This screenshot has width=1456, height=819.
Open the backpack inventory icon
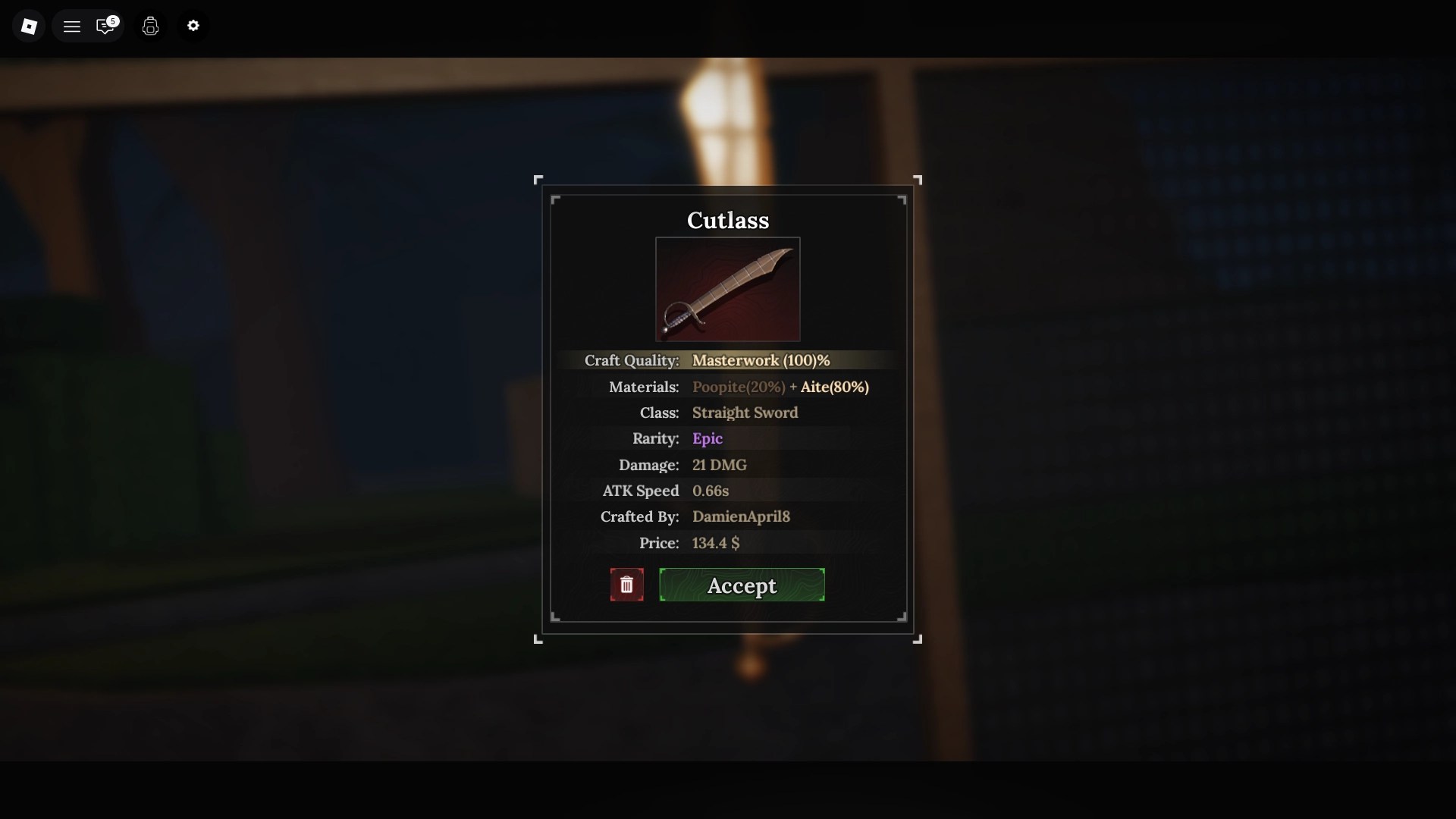(150, 26)
